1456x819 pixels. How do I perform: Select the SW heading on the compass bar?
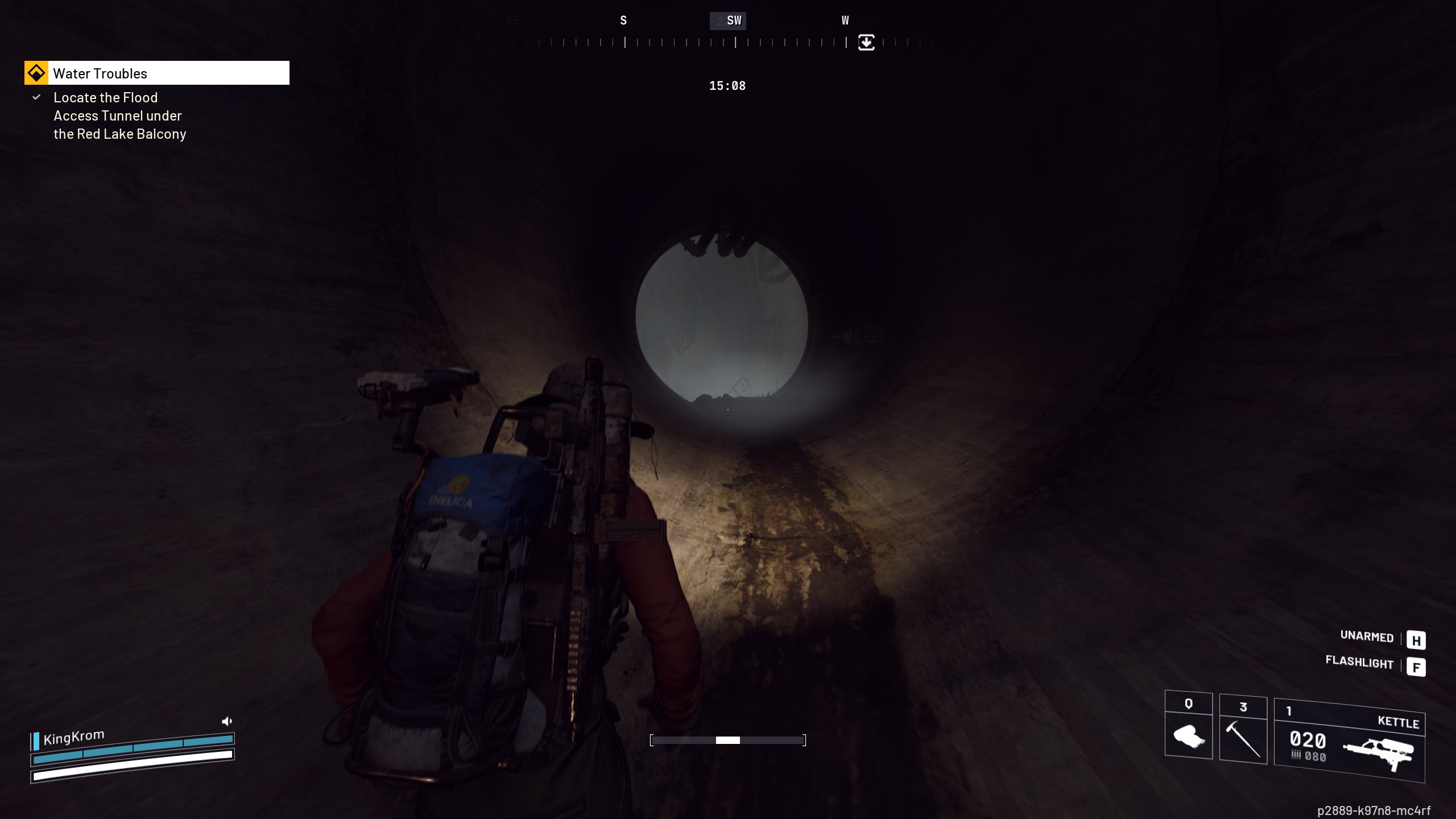click(734, 20)
